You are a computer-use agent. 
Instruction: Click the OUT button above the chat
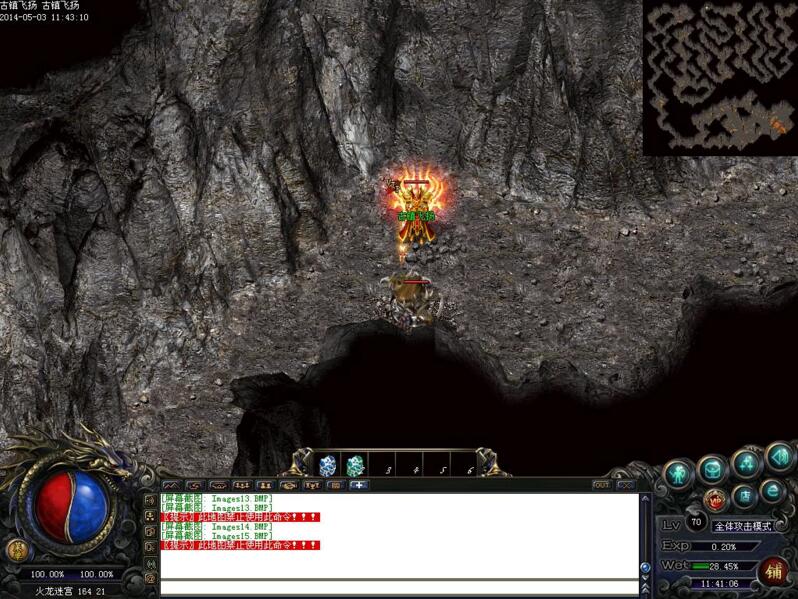602,485
